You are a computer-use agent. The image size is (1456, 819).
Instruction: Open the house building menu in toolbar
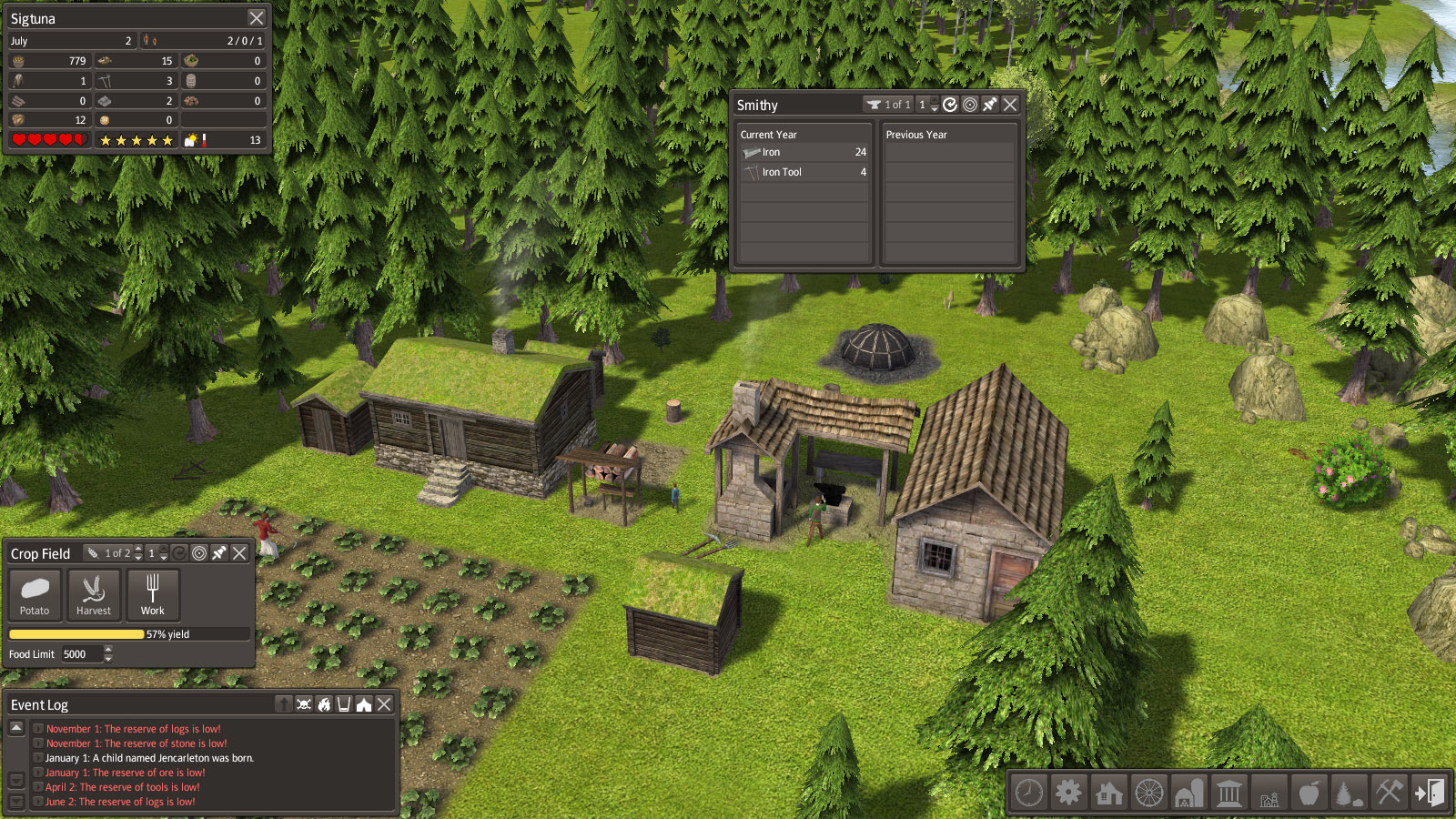[x=1109, y=793]
